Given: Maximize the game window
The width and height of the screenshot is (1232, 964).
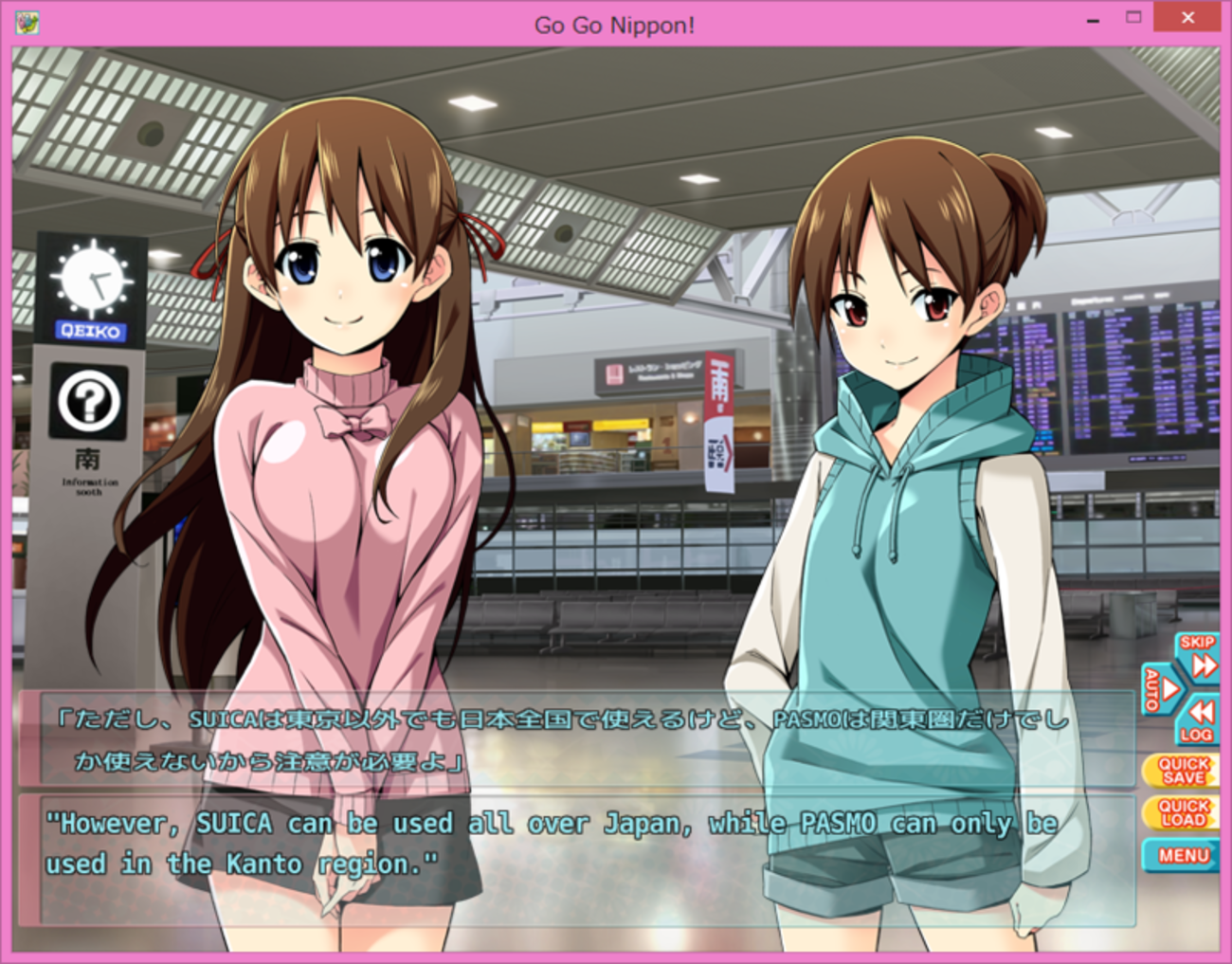Looking at the screenshot, I should coord(1133,18).
